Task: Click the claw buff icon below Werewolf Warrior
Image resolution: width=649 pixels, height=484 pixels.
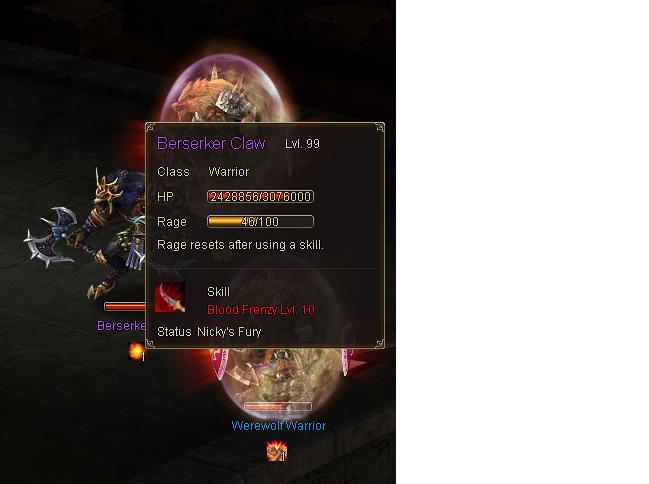Action: (x=277, y=452)
